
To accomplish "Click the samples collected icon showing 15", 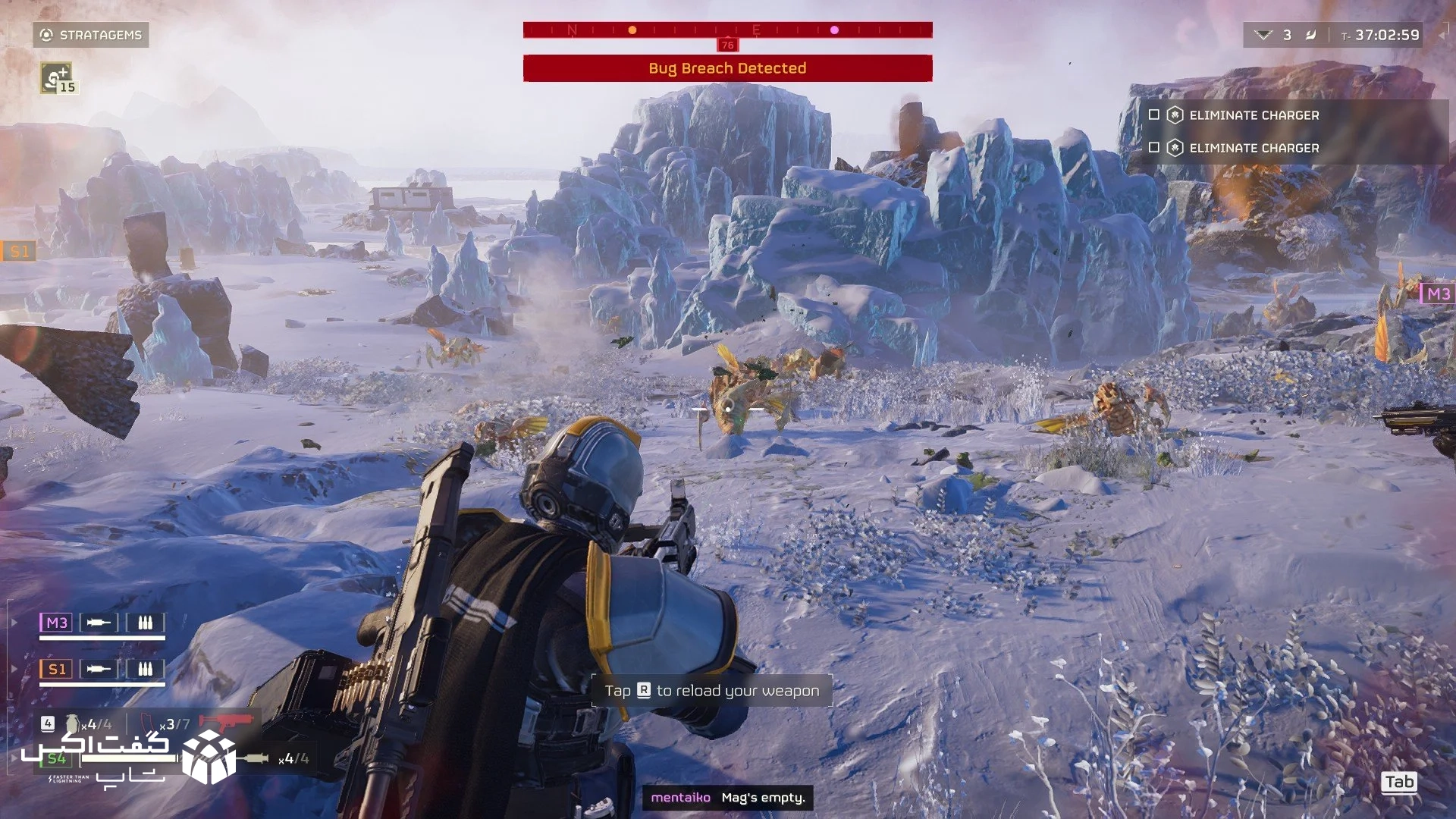I will click(x=58, y=77).
